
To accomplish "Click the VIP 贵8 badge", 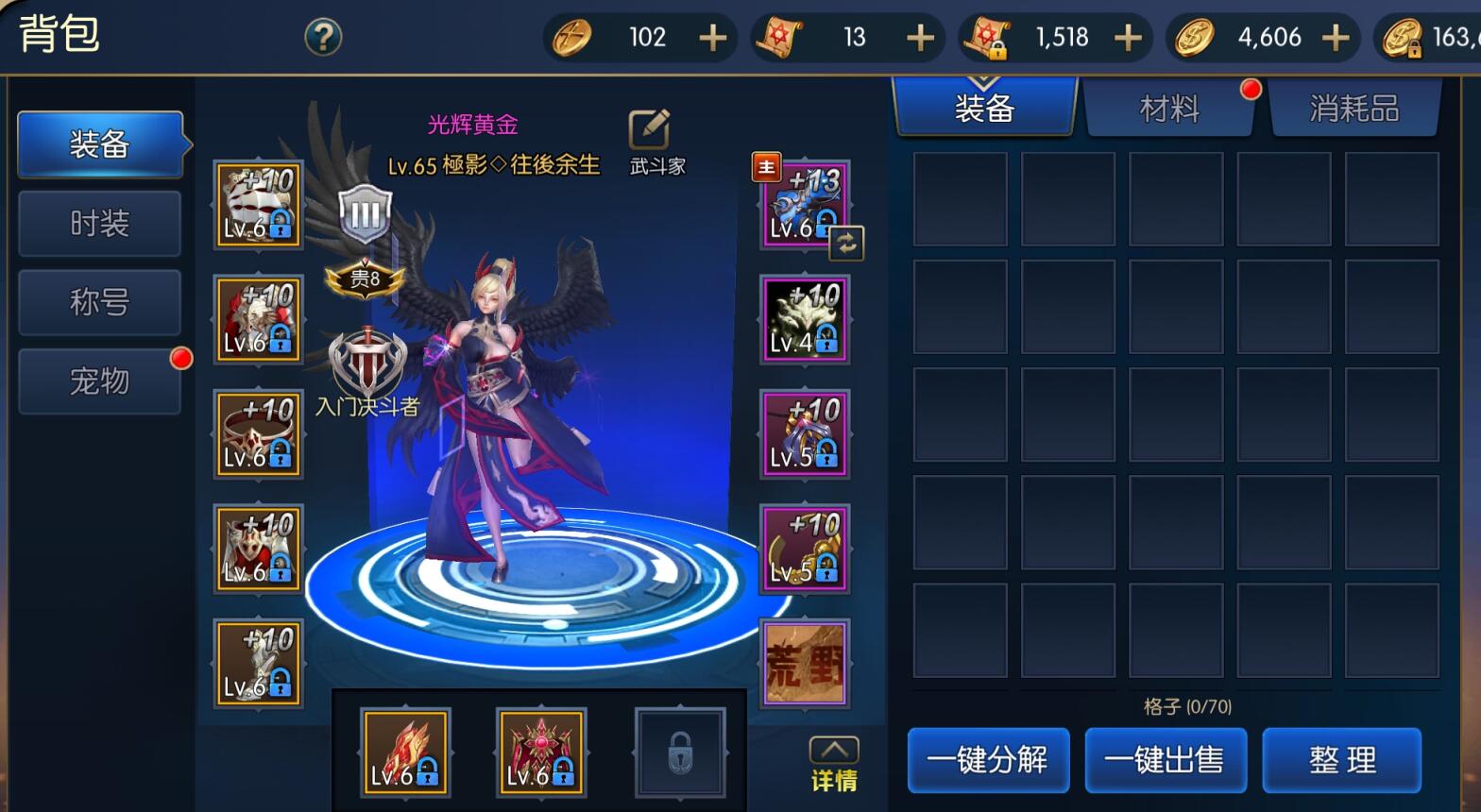I will [x=365, y=279].
